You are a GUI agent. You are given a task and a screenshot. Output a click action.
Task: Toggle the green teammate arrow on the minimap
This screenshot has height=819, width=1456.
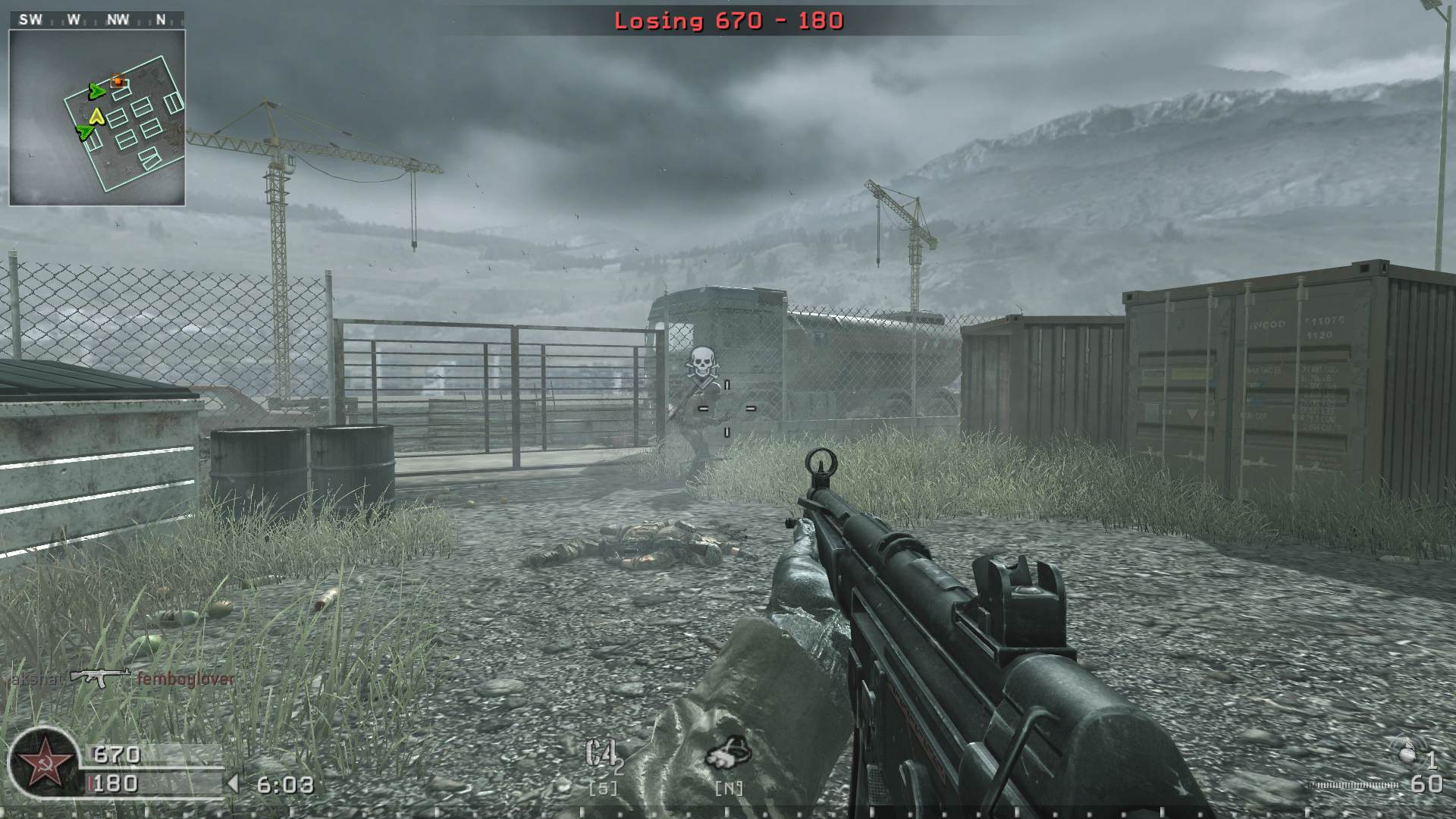pyautogui.click(x=96, y=93)
